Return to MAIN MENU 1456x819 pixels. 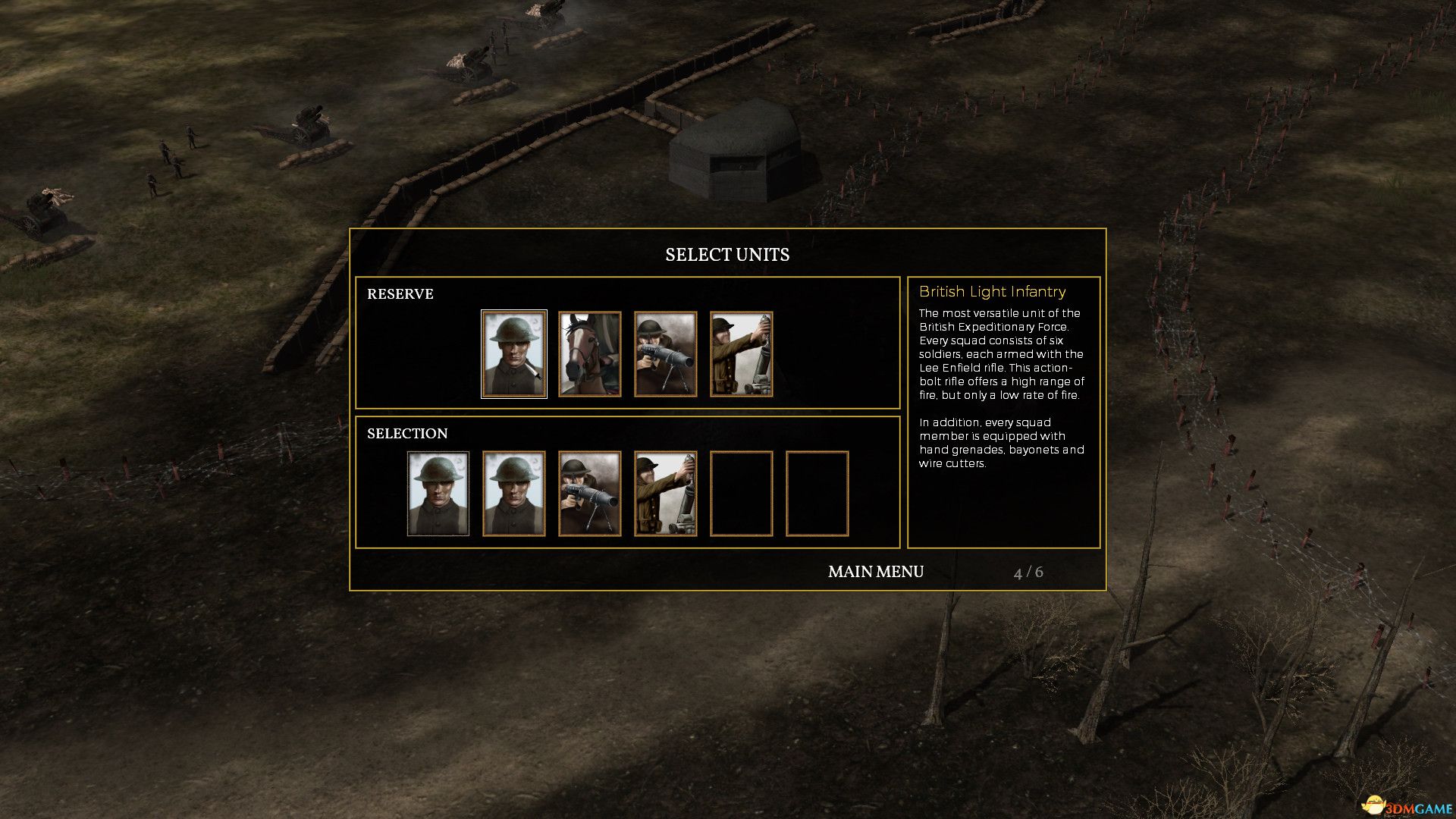click(875, 572)
